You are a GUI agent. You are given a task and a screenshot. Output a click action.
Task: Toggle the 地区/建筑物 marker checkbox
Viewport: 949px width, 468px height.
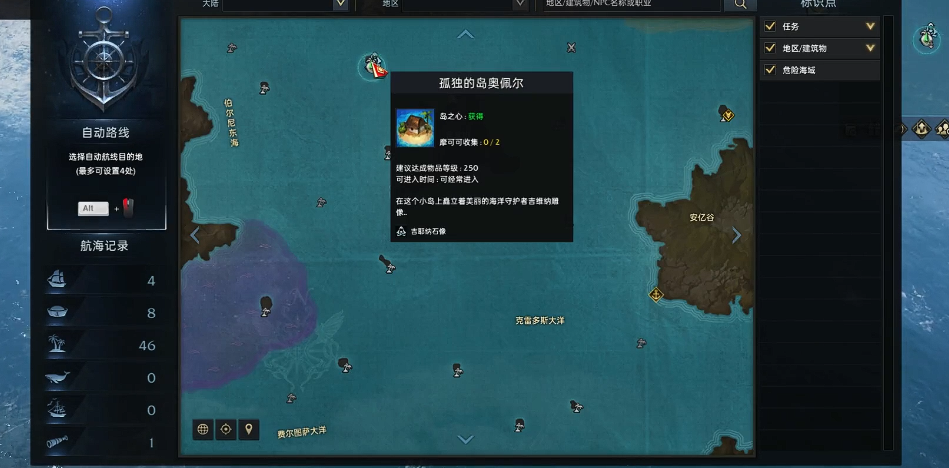770,48
